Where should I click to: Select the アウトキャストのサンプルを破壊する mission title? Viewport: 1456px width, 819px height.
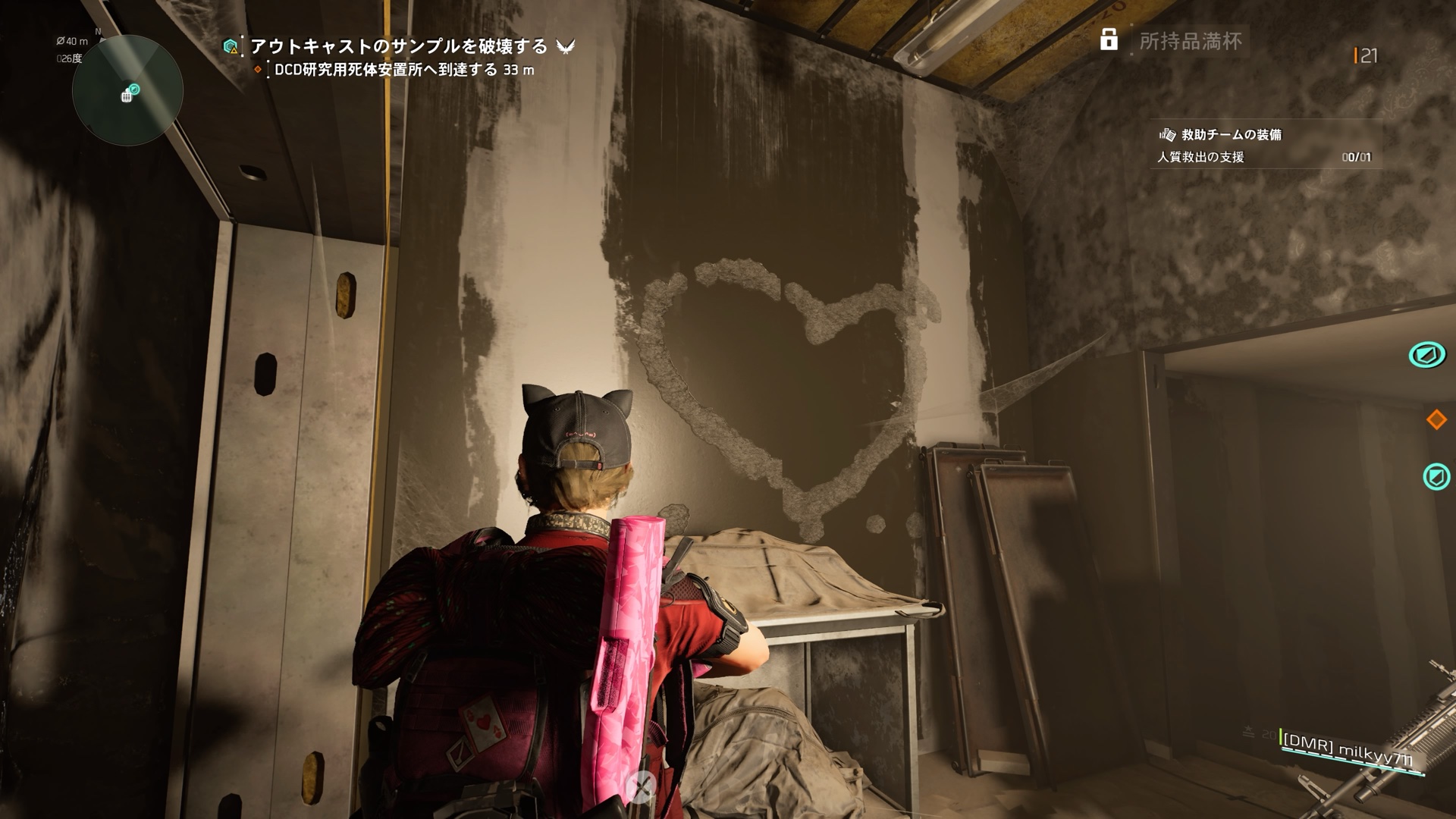coord(398,46)
